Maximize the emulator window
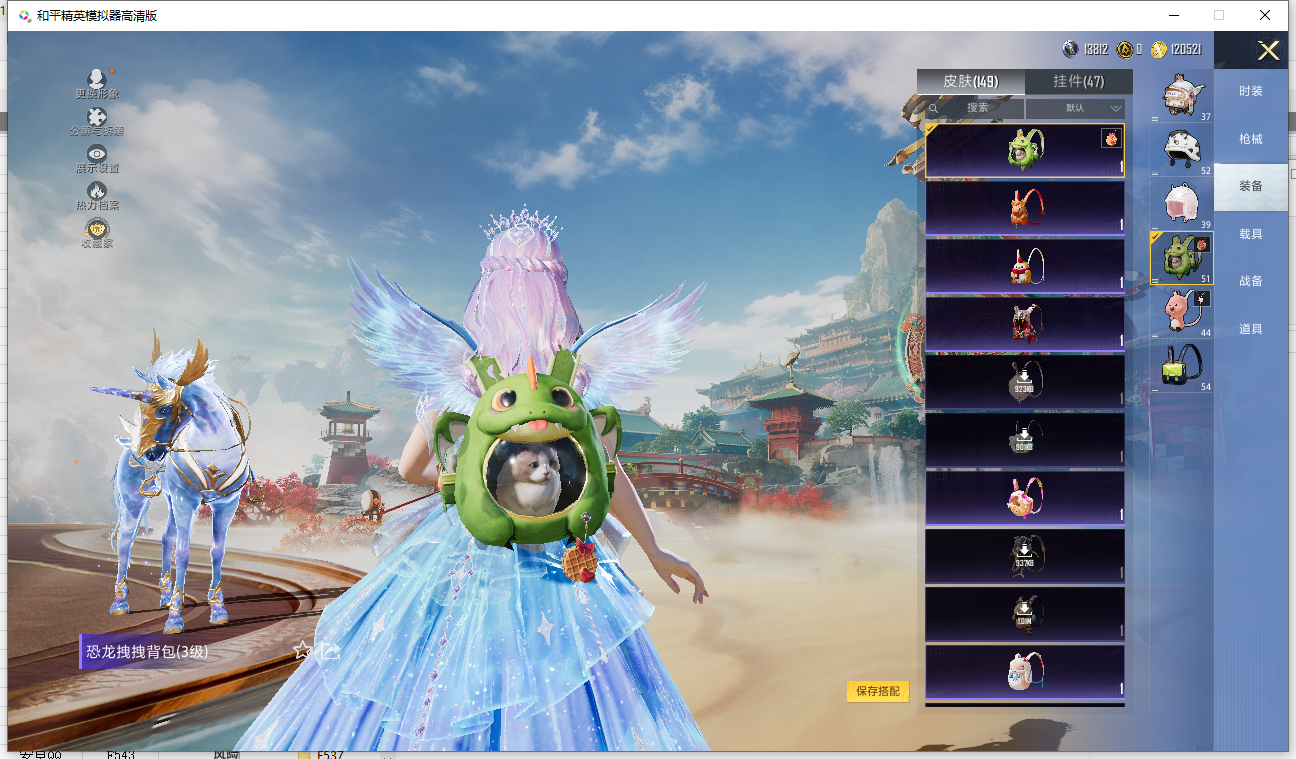The image size is (1296, 759). (x=1219, y=15)
